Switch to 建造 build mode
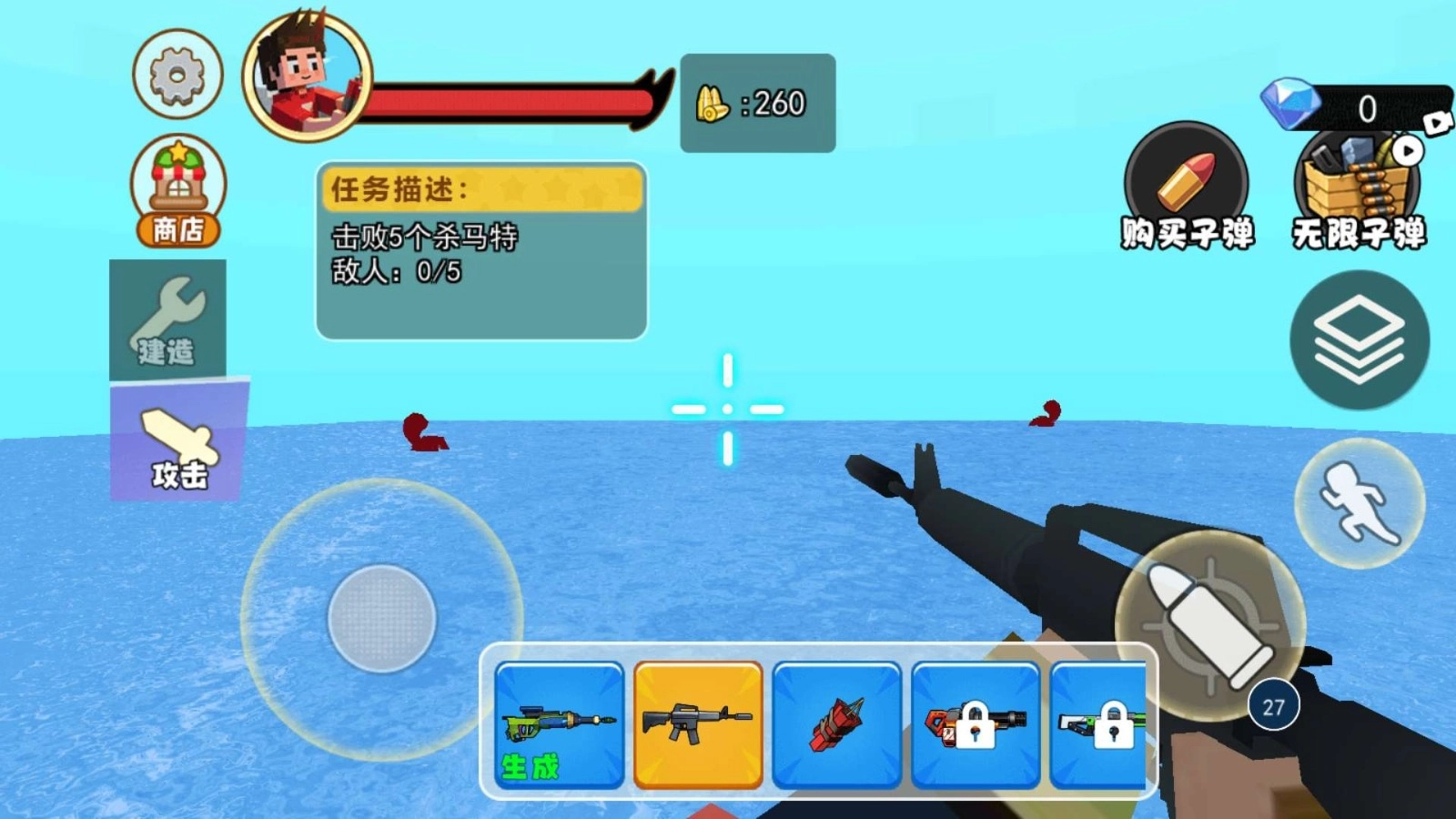The width and height of the screenshot is (1456, 819). pos(167,318)
